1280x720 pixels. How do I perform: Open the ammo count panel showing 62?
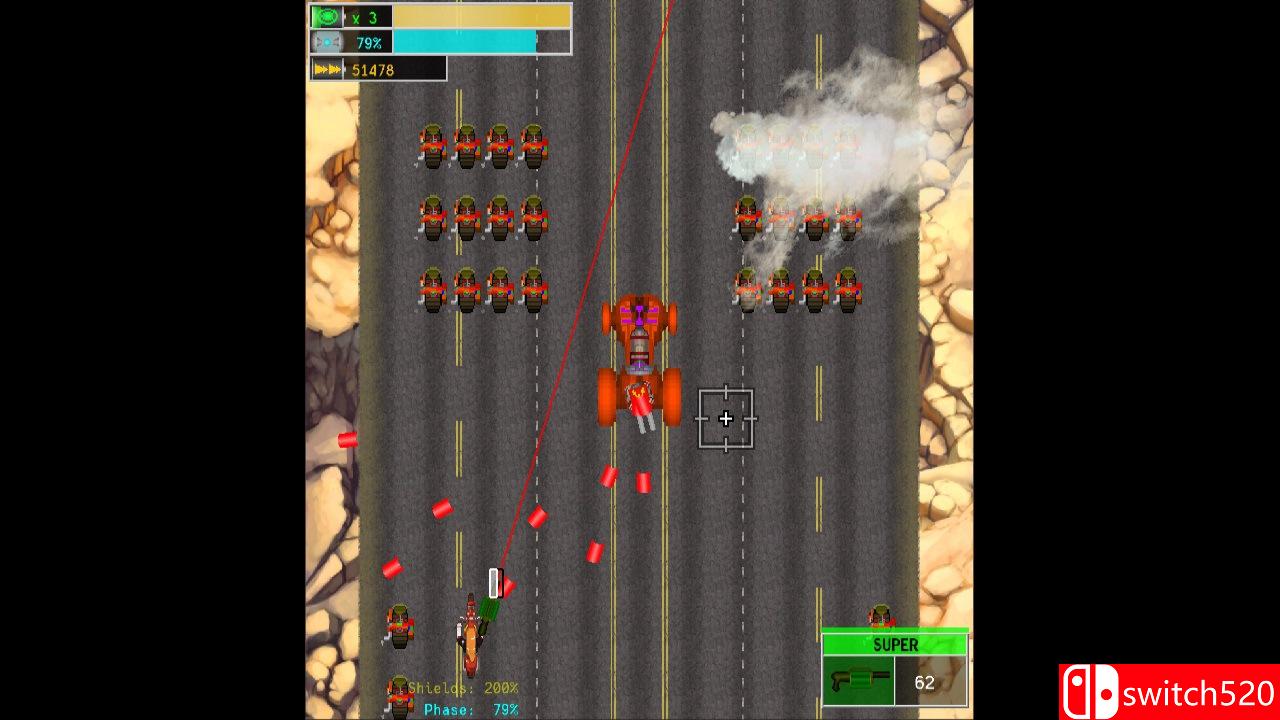(925, 682)
